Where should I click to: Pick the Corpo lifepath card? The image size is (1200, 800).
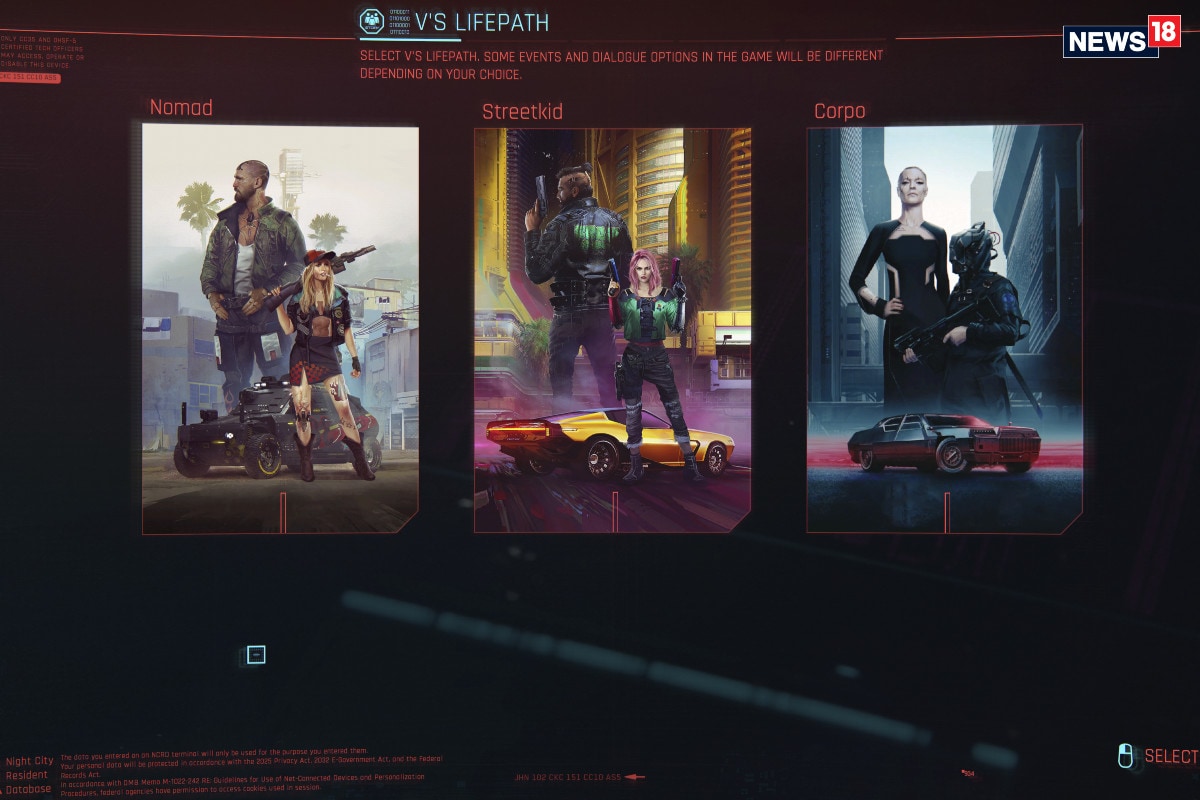(x=944, y=330)
